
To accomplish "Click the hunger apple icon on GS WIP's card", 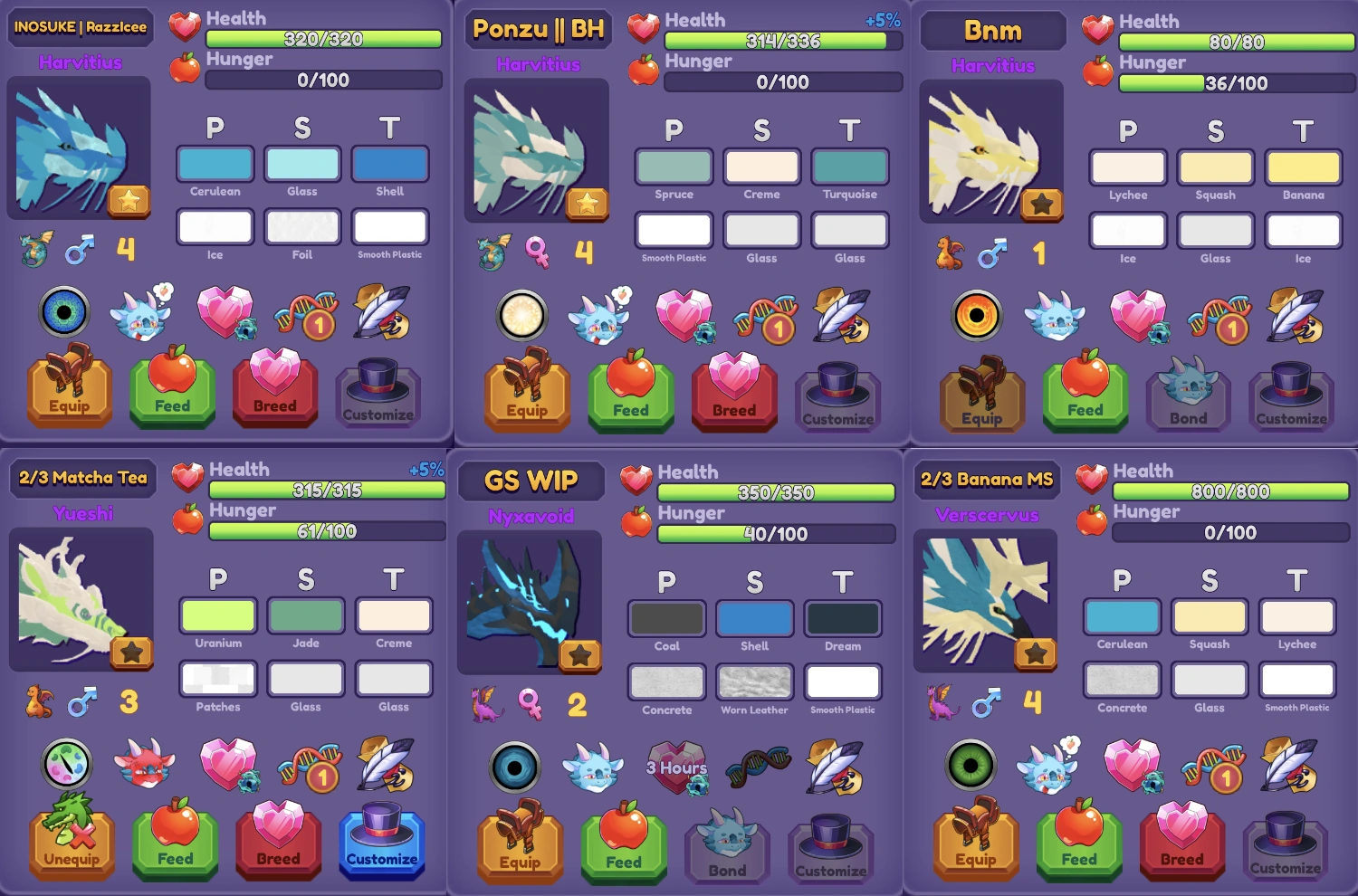I will [638, 522].
